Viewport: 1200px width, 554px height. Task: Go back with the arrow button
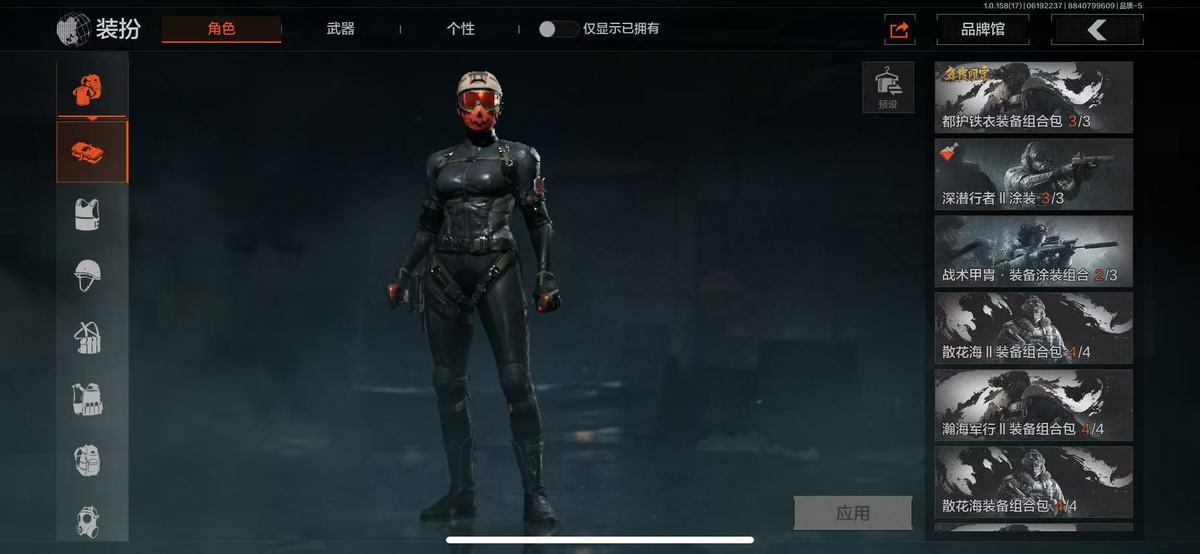click(x=1097, y=30)
